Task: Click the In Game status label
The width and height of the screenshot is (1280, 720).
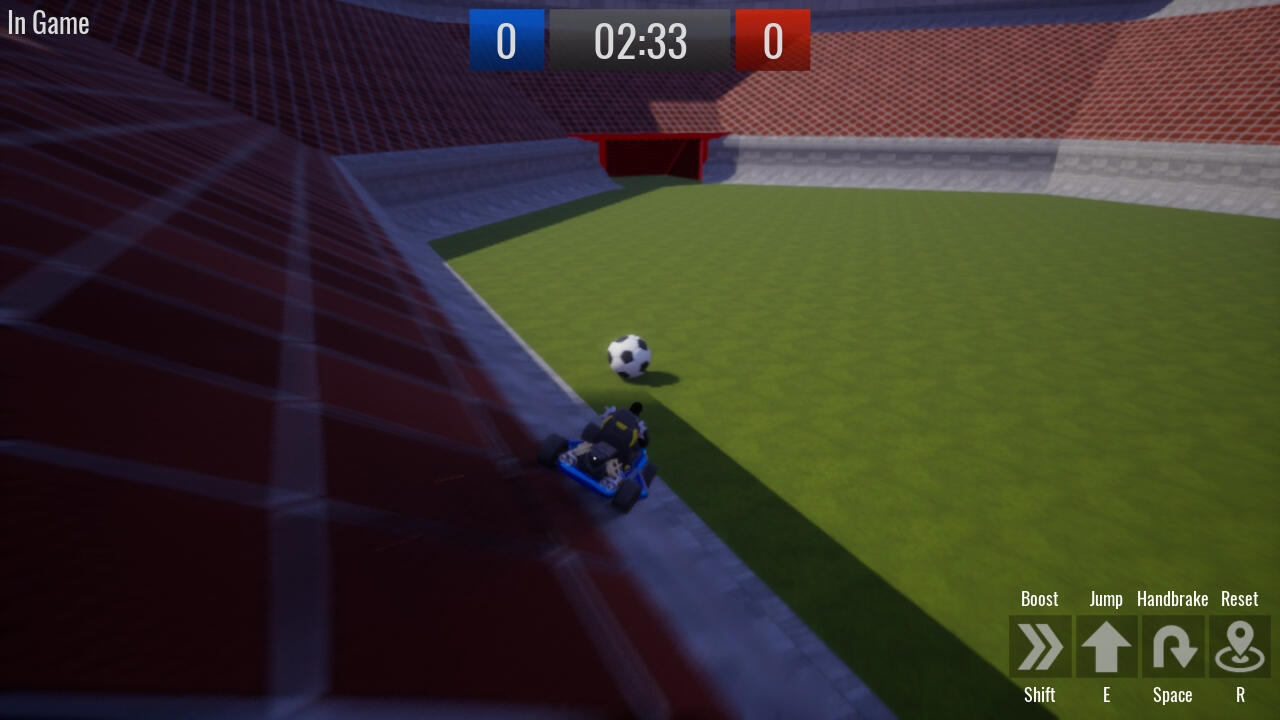Action: coord(47,23)
